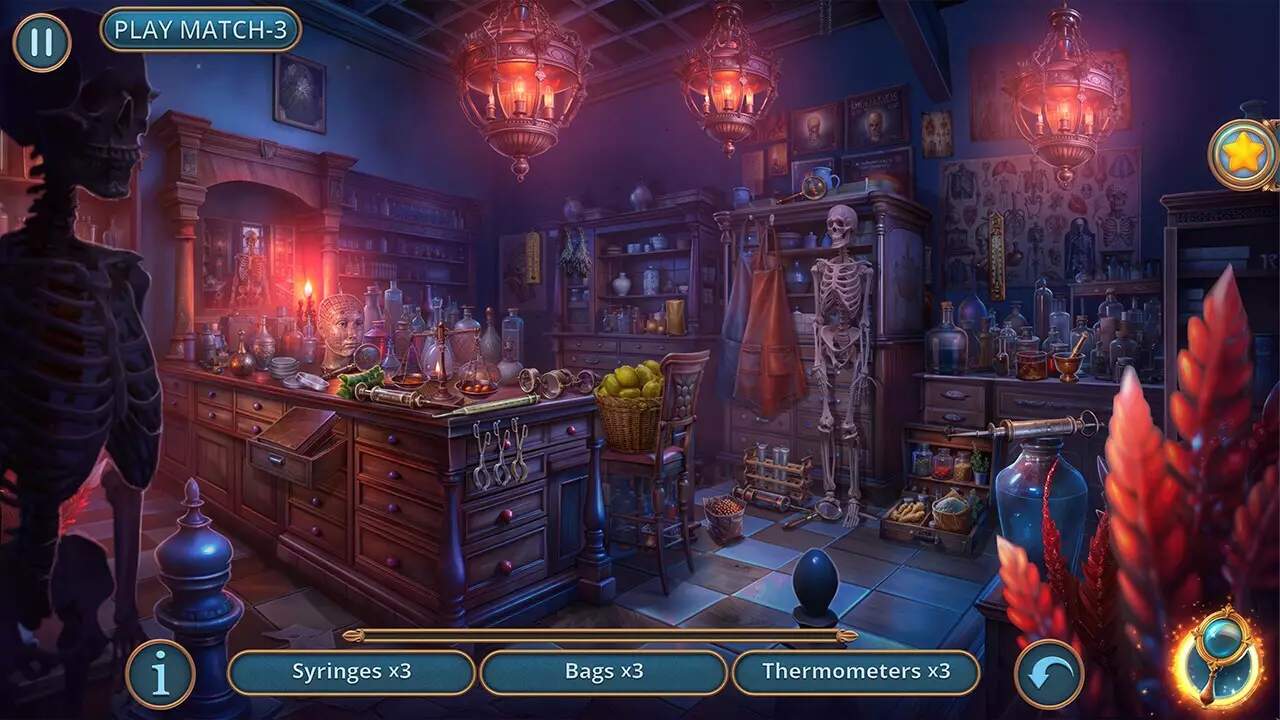
Task: Click the golden star achievement badge
Action: [1243, 155]
